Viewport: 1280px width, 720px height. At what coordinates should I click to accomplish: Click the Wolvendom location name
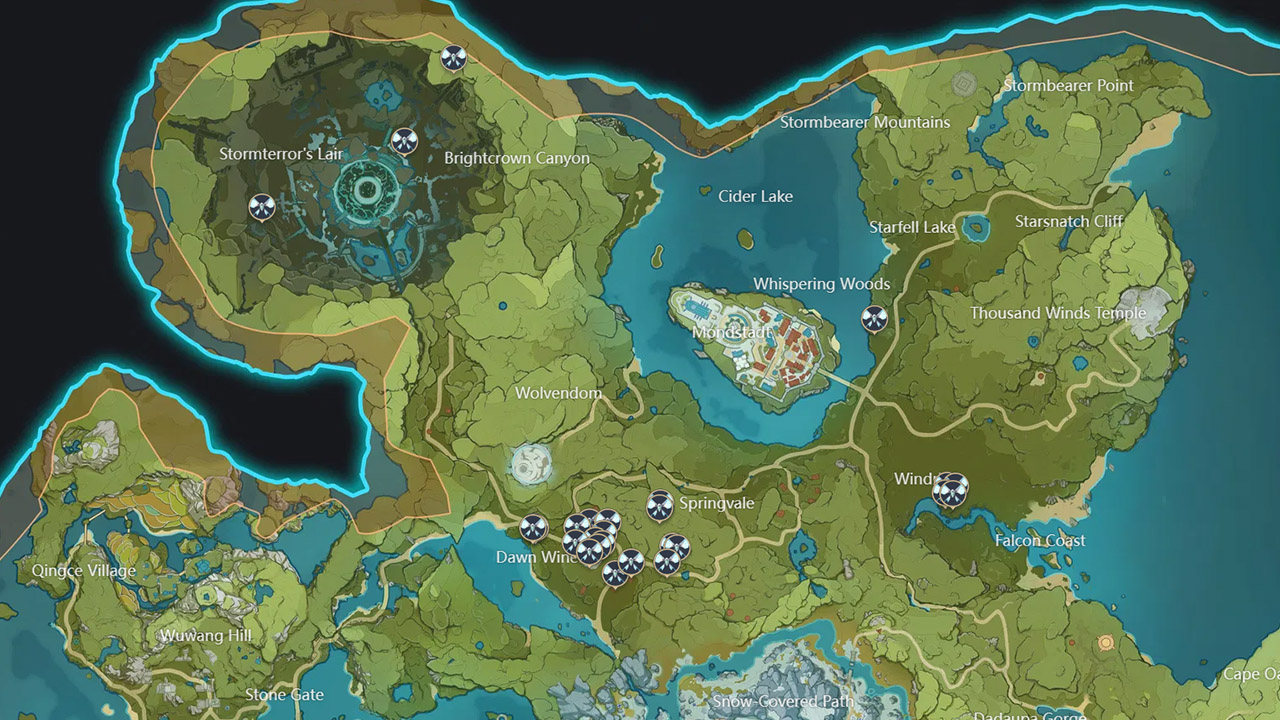coord(557,393)
